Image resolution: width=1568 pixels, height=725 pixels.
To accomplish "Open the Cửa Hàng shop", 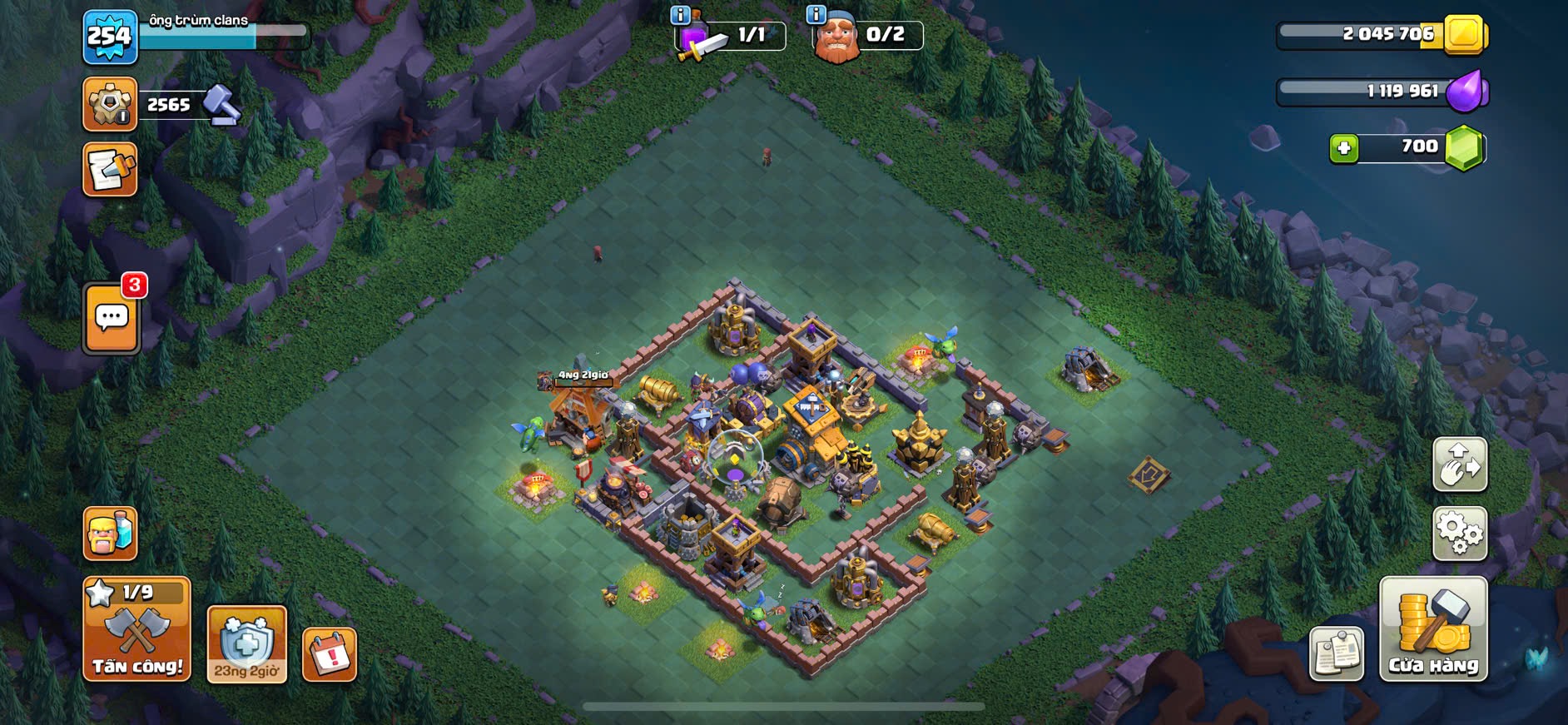I will [1432, 629].
